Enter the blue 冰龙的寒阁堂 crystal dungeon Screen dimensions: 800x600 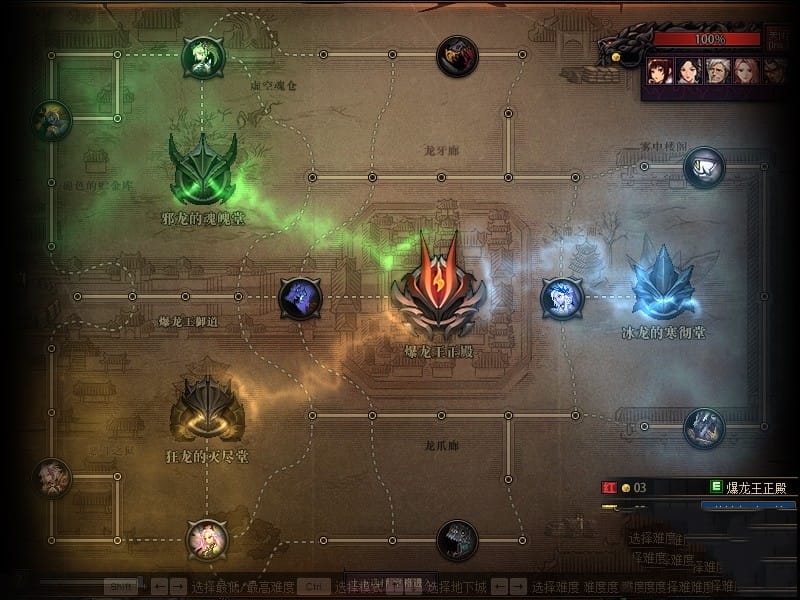(662, 284)
